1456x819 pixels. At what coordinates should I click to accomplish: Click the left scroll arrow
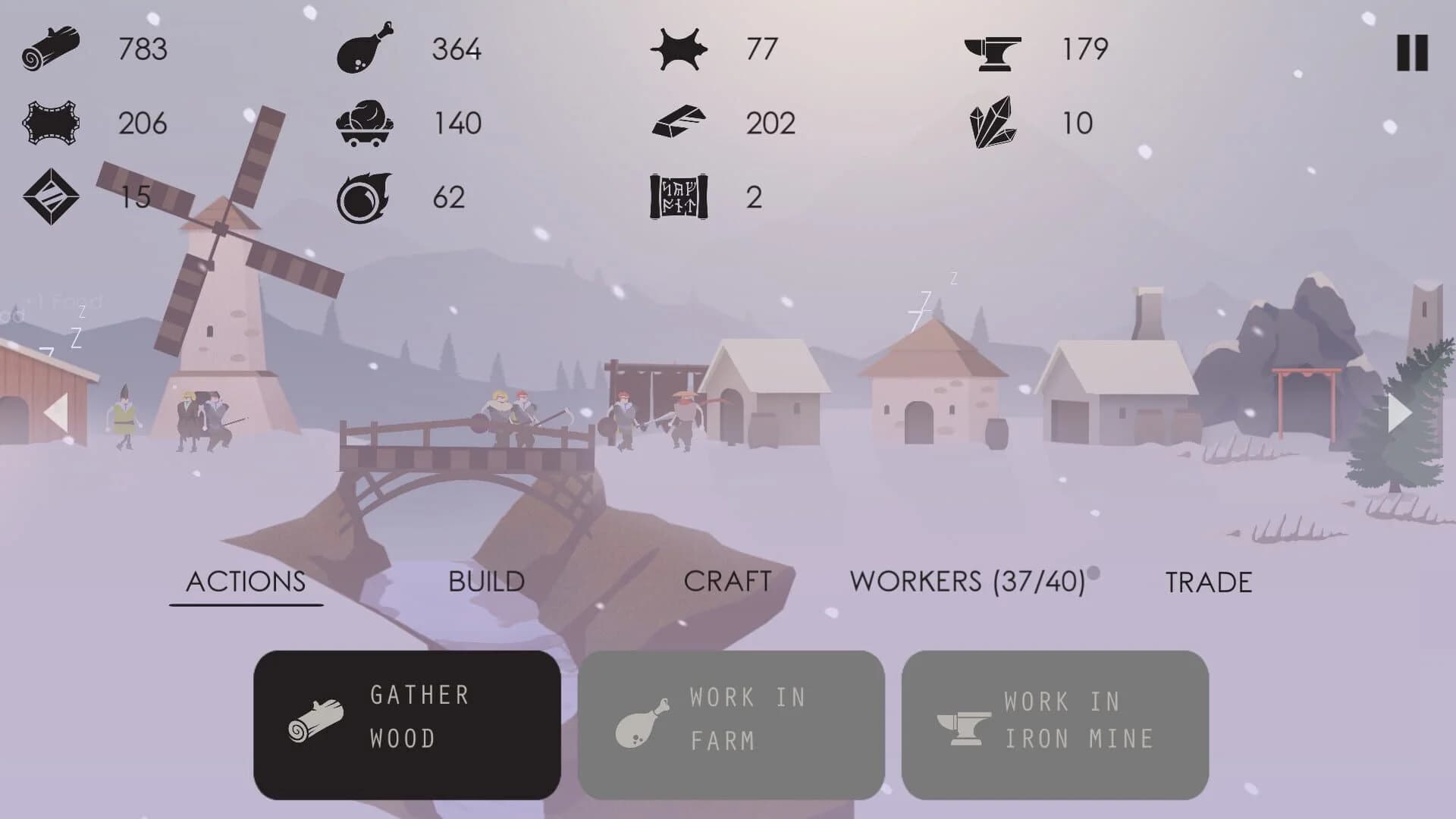[56, 412]
